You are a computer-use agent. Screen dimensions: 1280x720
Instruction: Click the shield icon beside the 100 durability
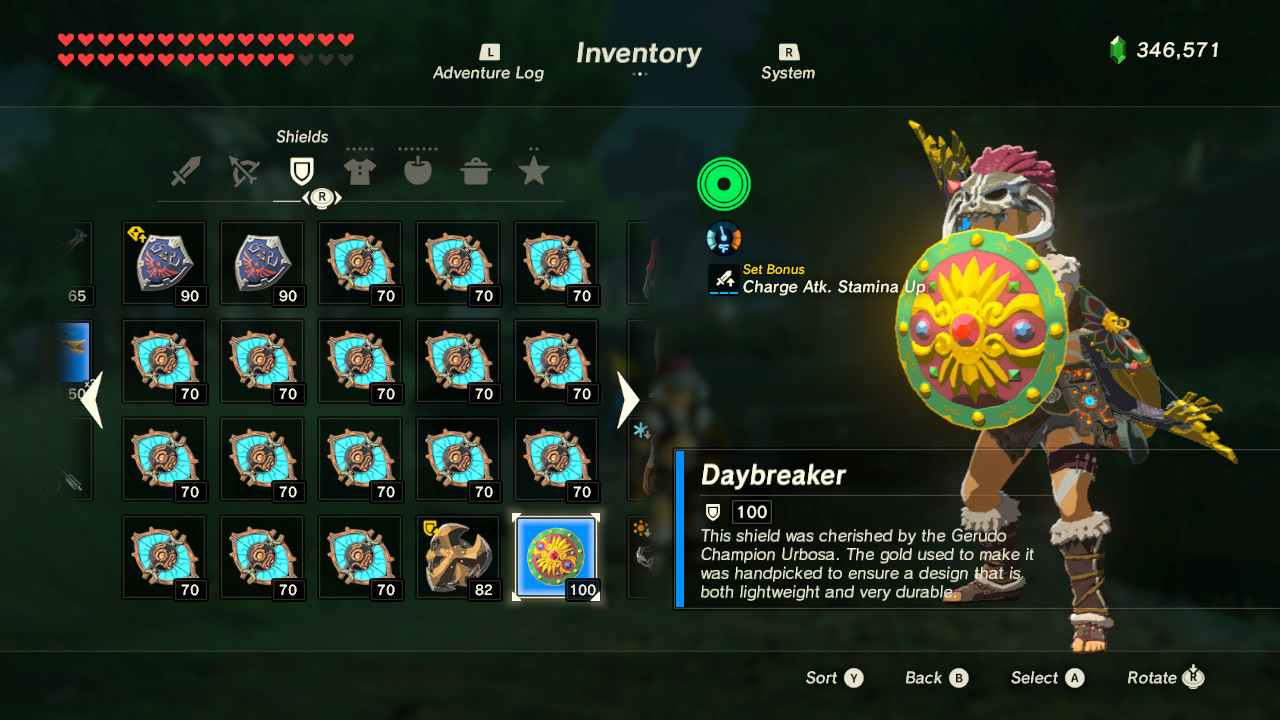coord(711,511)
